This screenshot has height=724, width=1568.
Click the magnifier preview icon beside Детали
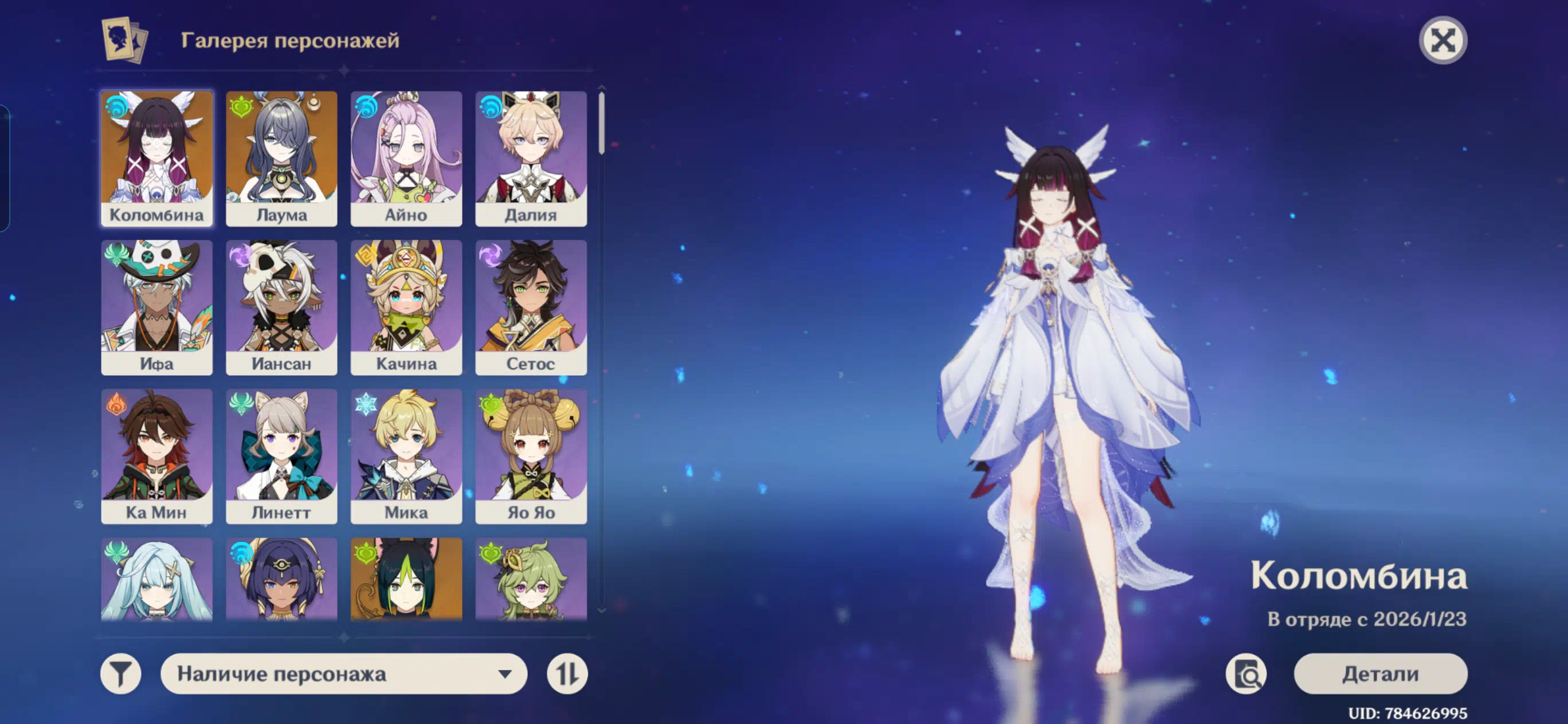pos(1246,674)
